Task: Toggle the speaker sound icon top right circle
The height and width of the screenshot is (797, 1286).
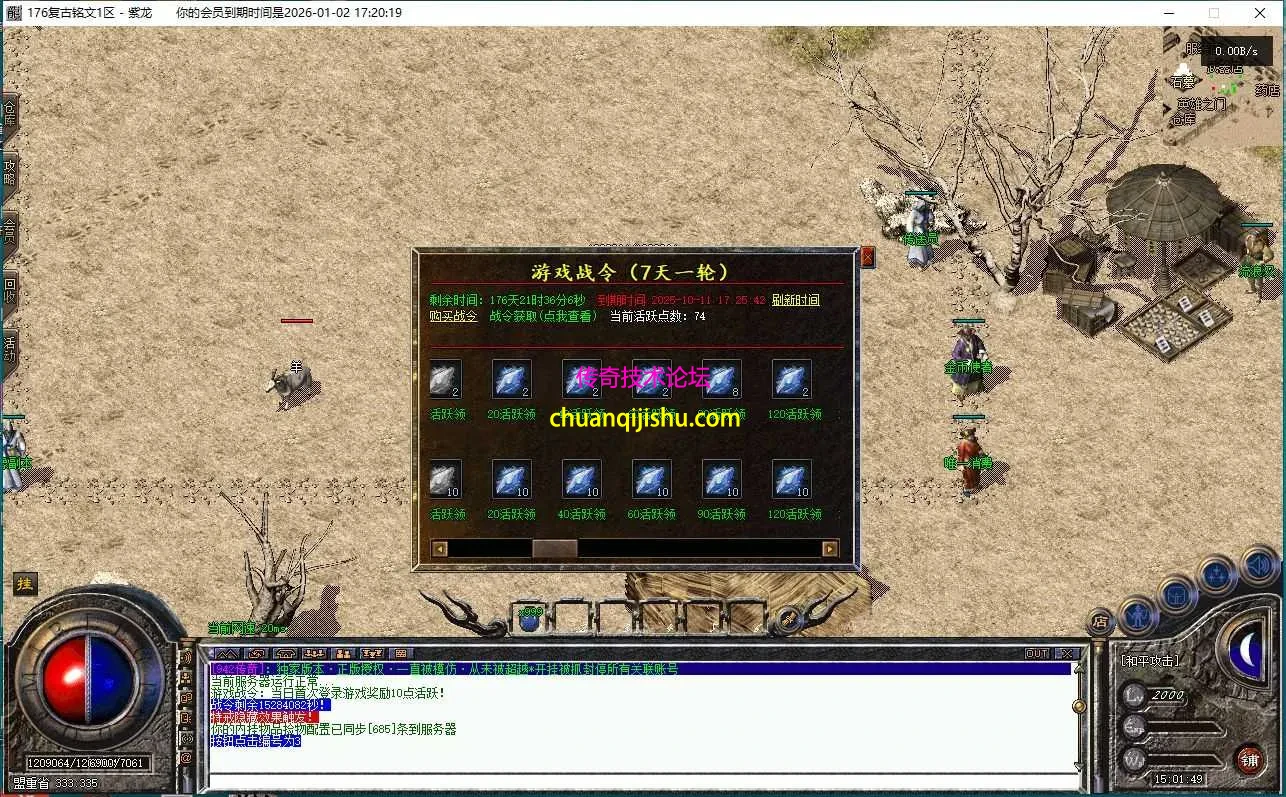Action: [x=1259, y=565]
